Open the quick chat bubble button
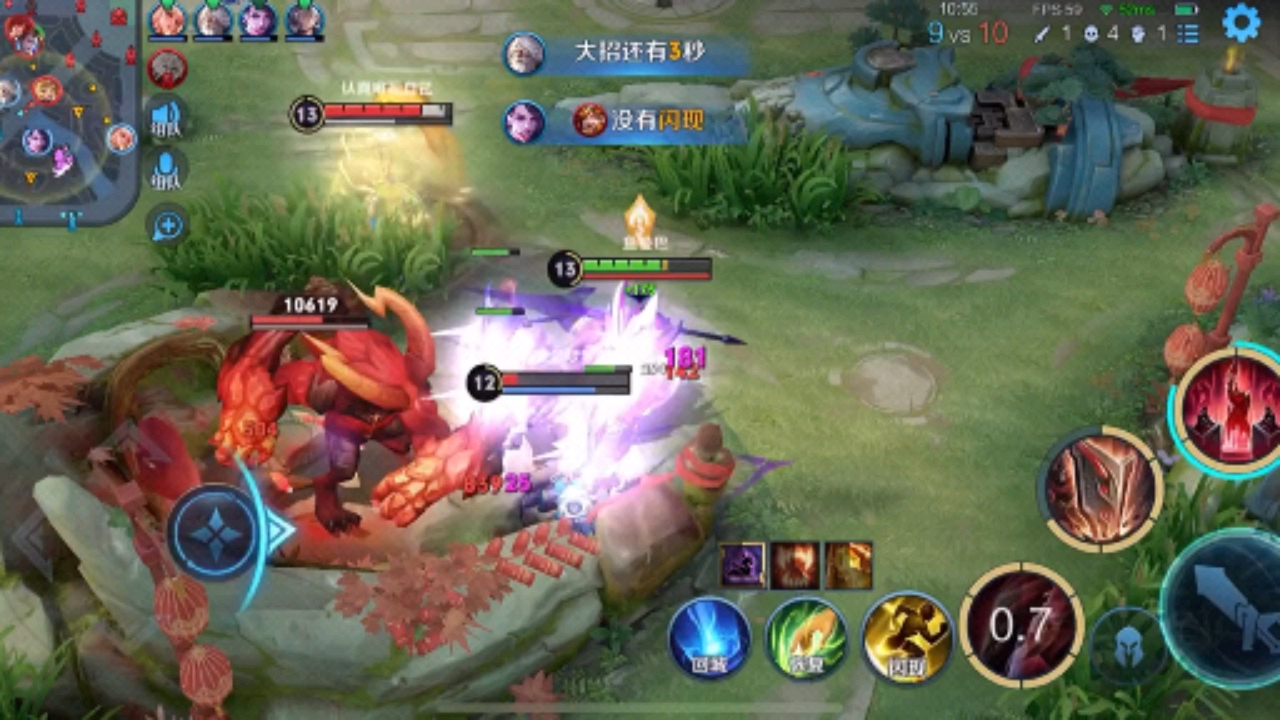The height and width of the screenshot is (720, 1280). 167,227
